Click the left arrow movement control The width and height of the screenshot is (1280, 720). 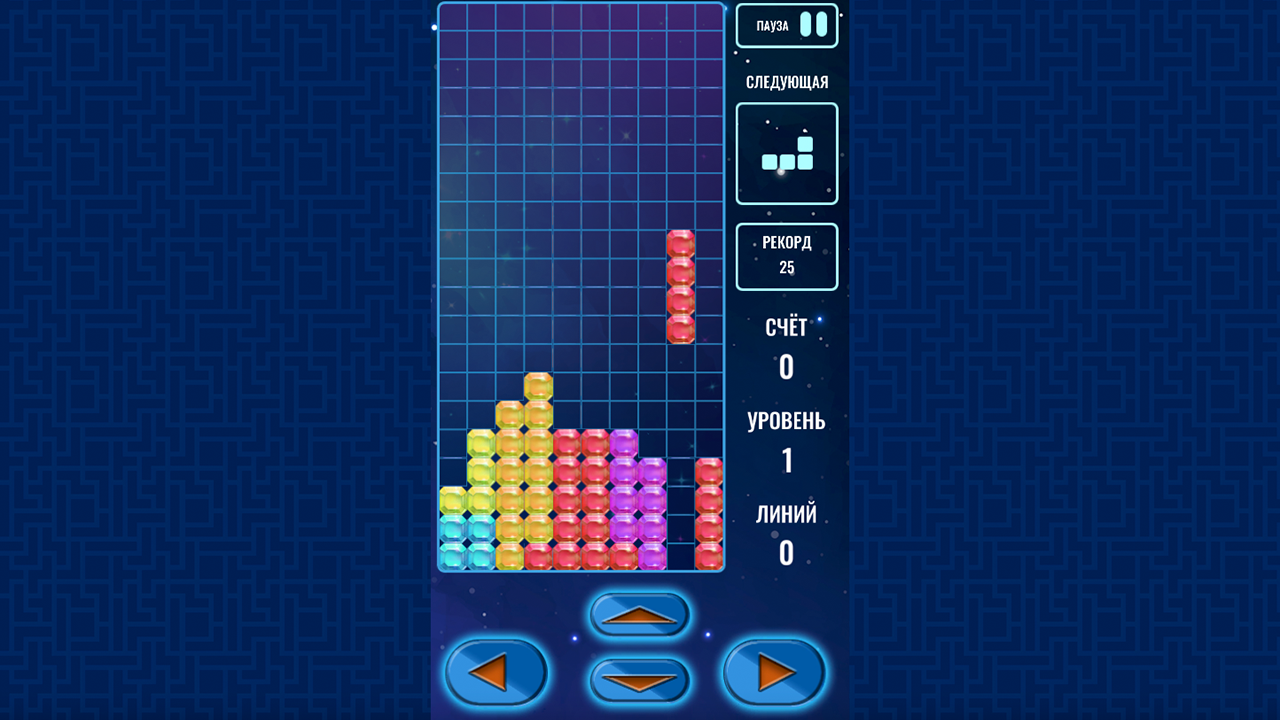tap(497, 672)
